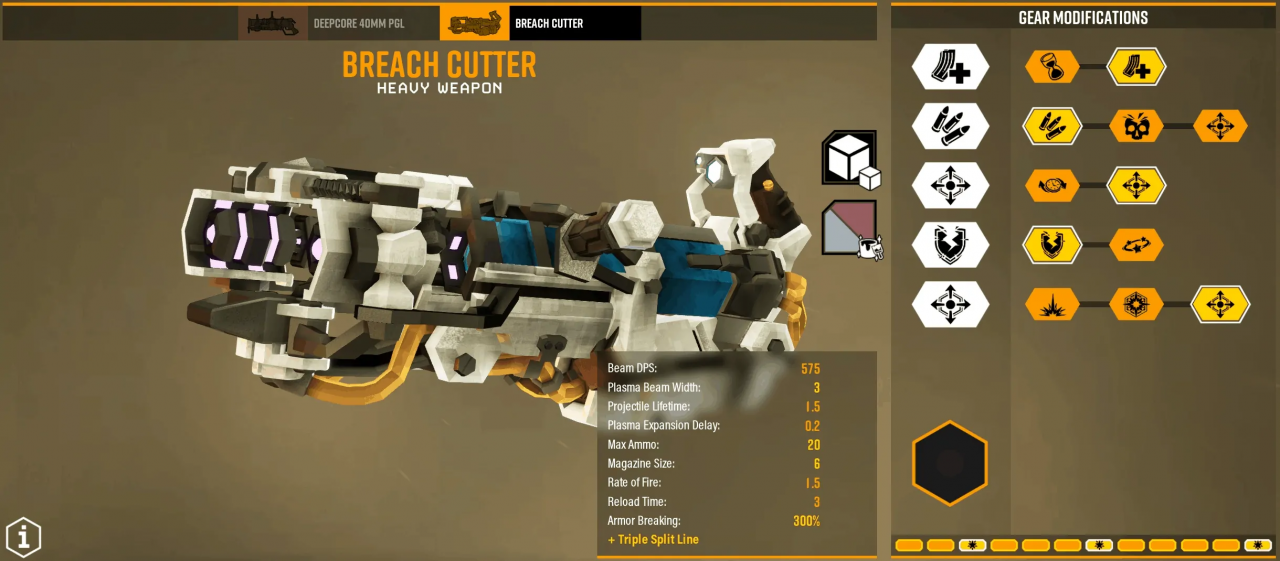Screen dimensions: 1280x561
Task: Open the empty overclock hexagon slot
Action: click(x=950, y=463)
